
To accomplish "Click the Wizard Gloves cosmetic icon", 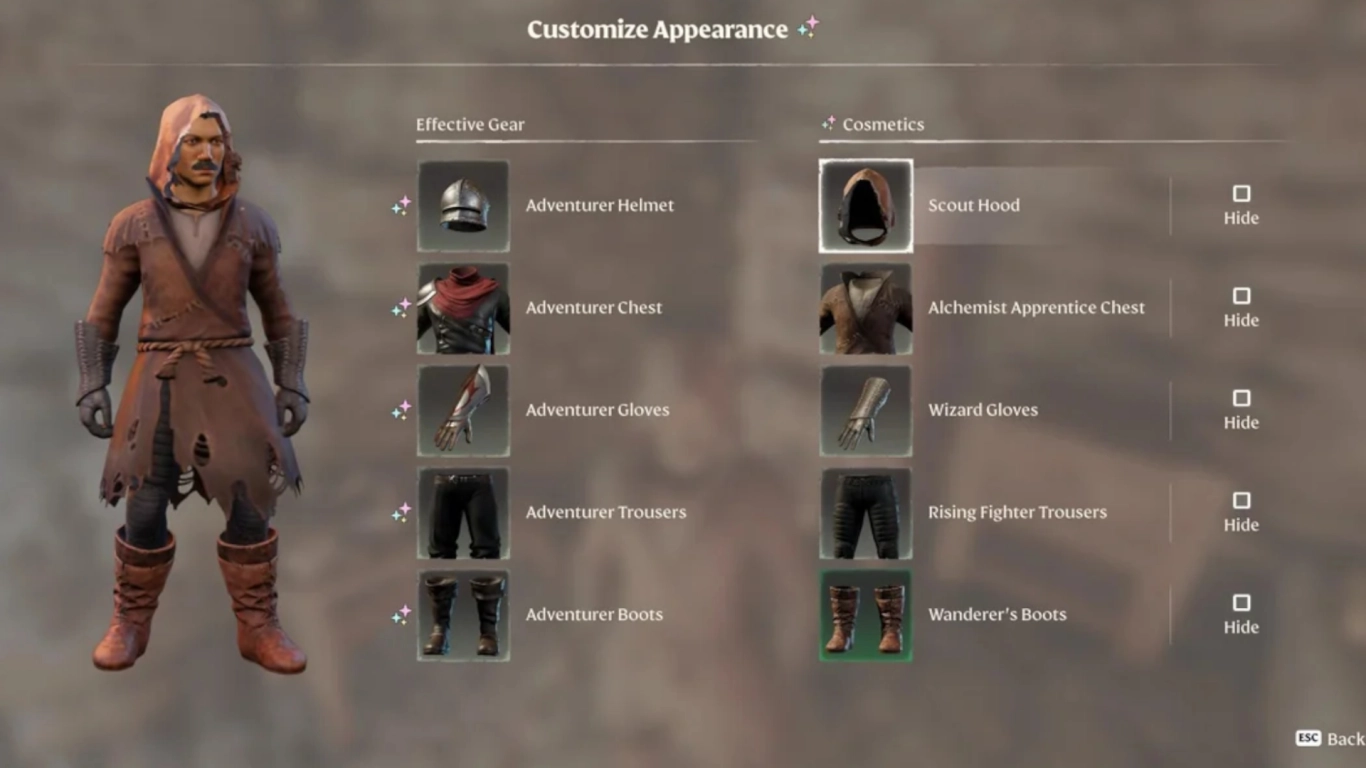I will coord(865,410).
